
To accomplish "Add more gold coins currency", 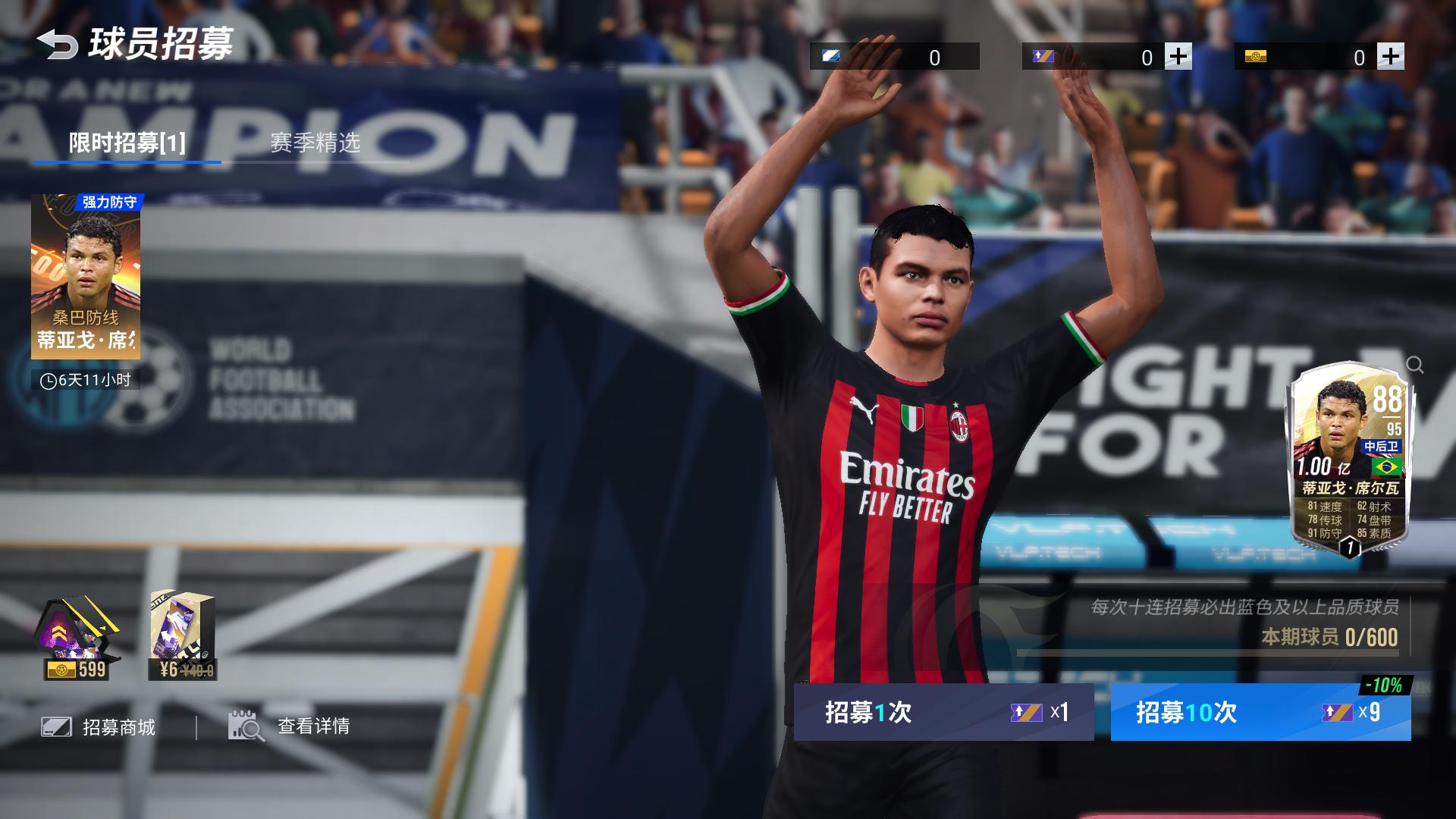I will [x=1391, y=57].
